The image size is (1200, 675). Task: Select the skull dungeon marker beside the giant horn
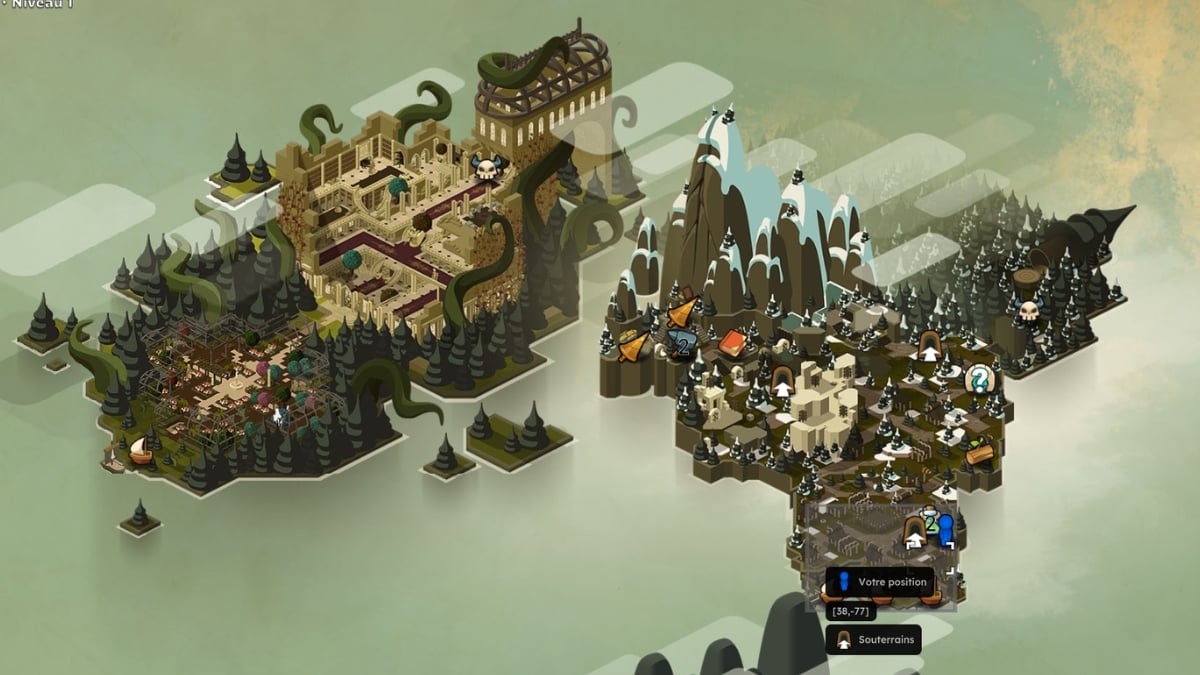tap(1028, 310)
